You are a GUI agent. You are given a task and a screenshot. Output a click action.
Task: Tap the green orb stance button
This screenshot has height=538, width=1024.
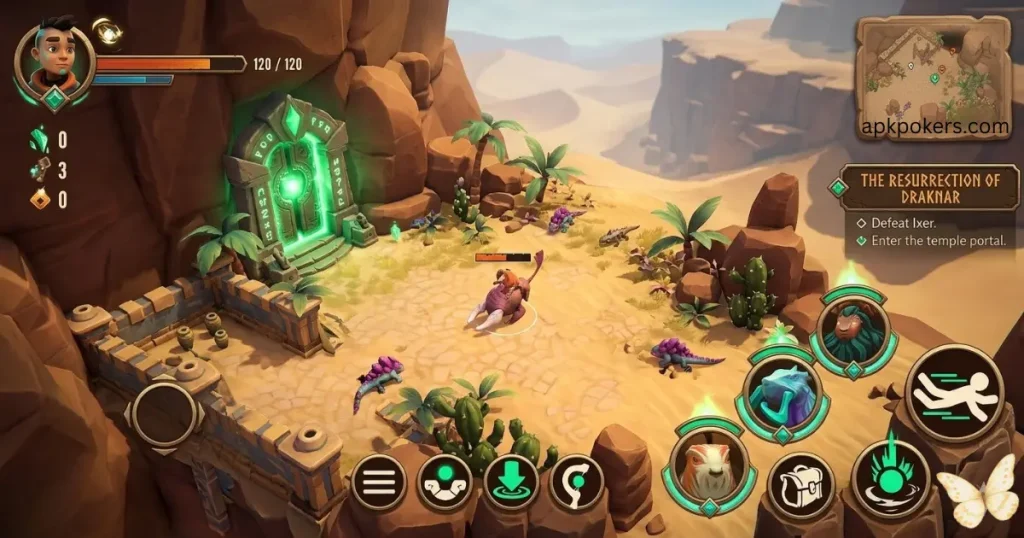(x=445, y=483)
